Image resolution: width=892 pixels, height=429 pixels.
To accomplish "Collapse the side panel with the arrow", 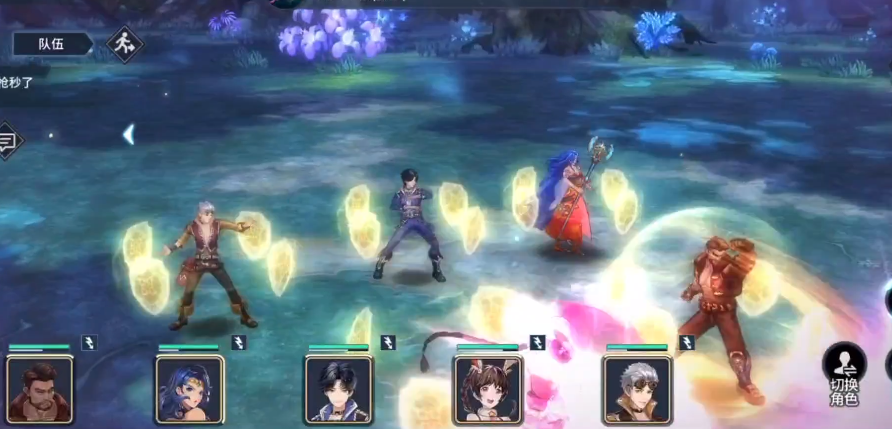I will tap(128, 134).
